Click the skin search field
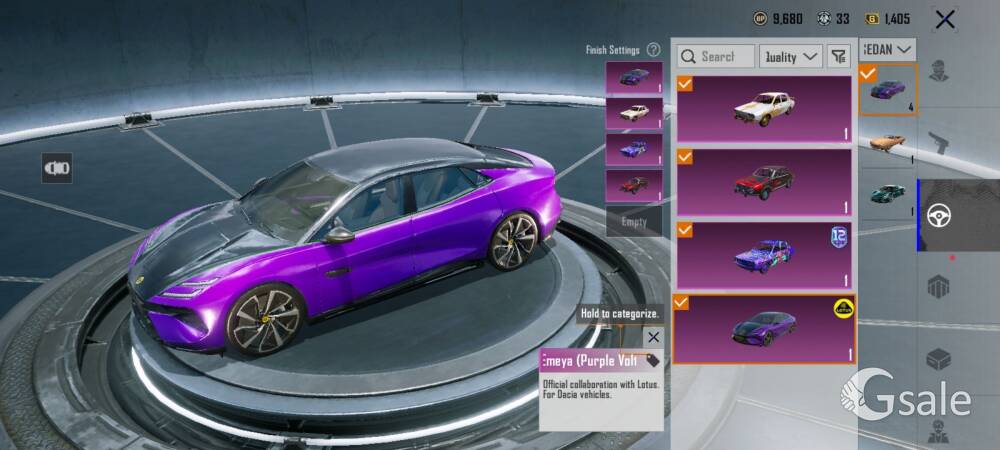 coord(716,57)
